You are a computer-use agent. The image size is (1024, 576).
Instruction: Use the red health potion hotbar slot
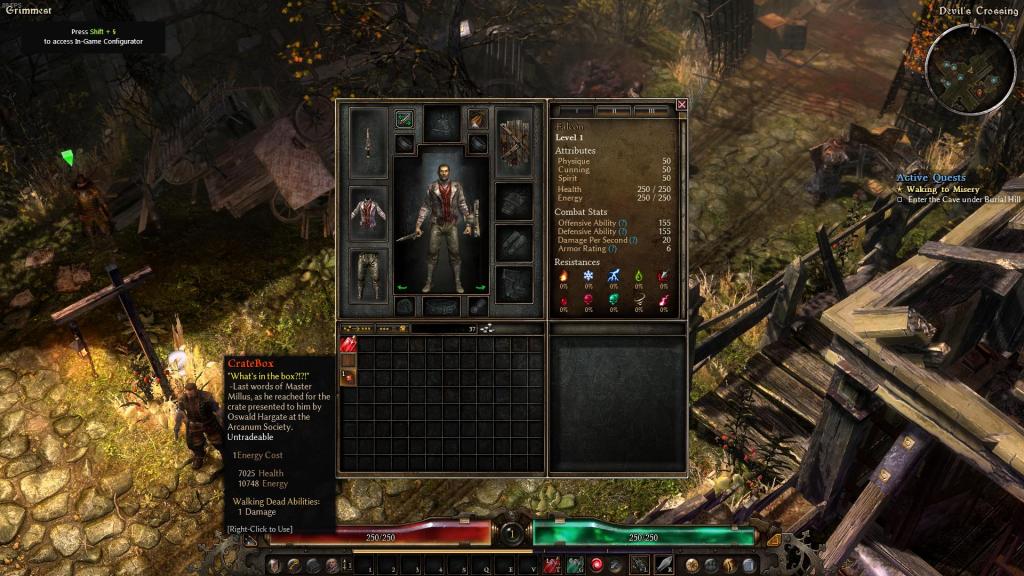pos(552,565)
